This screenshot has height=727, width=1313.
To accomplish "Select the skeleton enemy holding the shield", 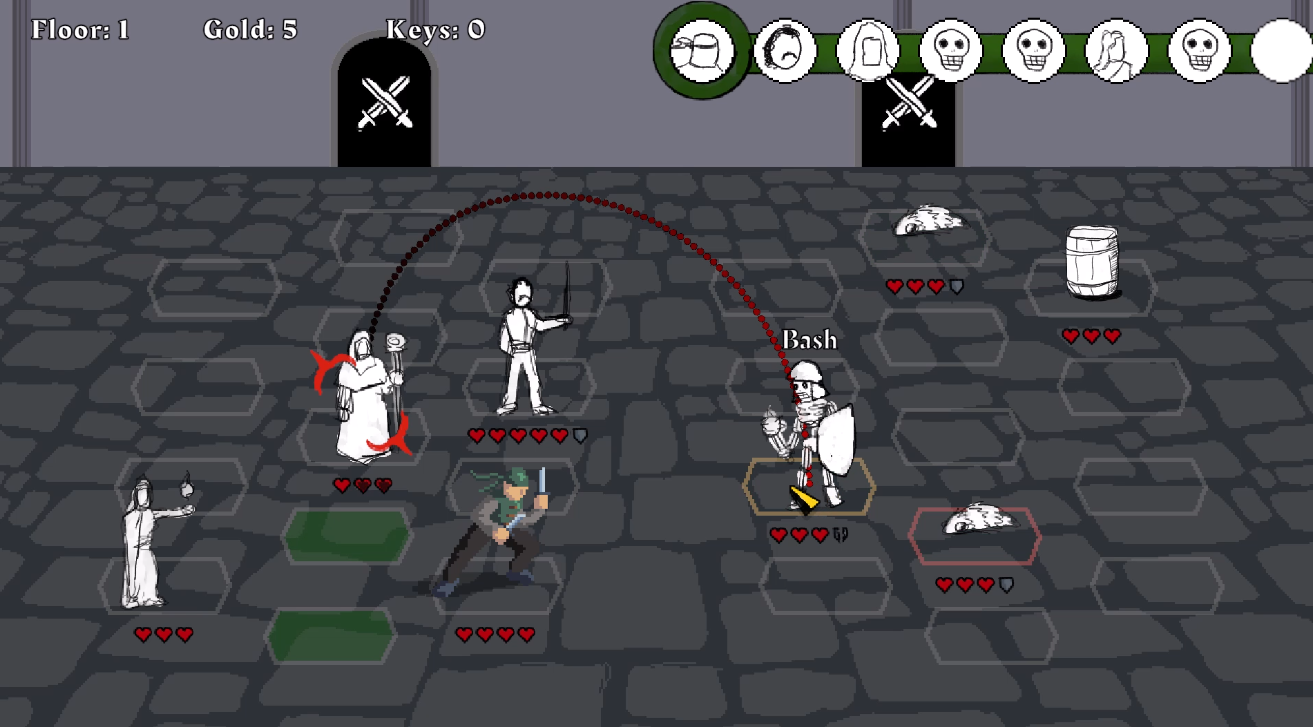I will (810, 420).
